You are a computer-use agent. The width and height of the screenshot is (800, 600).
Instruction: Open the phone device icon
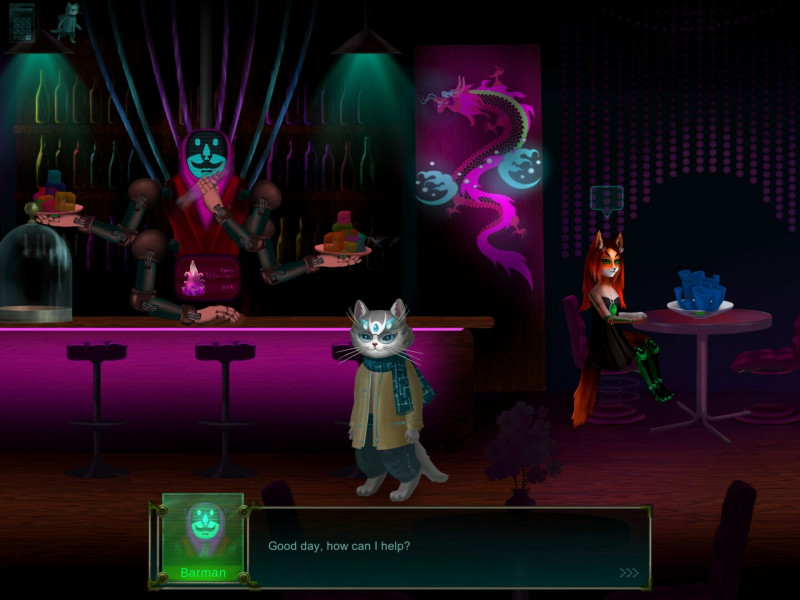pyautogui.click(x=21, y=21)
